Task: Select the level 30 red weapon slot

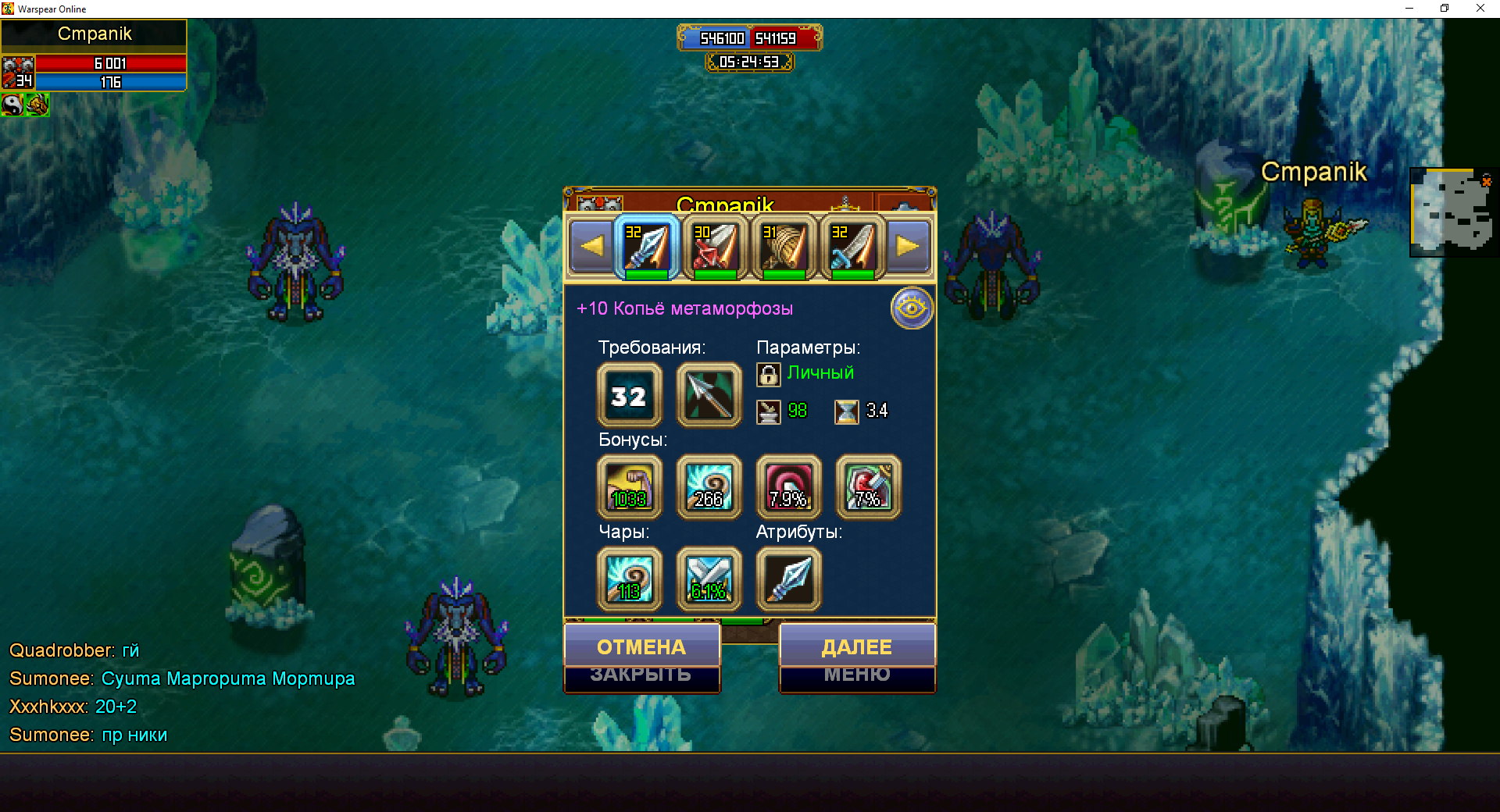Action: (715, 248)
